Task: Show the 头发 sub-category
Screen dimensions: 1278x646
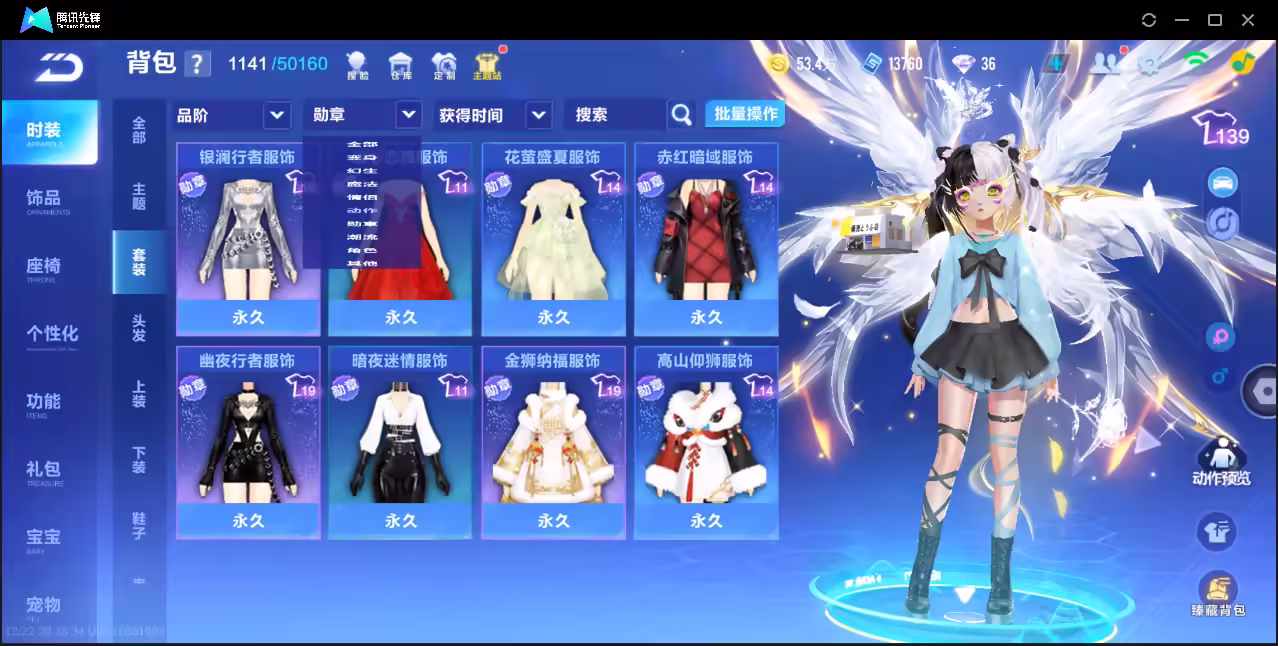Action: 139,328
